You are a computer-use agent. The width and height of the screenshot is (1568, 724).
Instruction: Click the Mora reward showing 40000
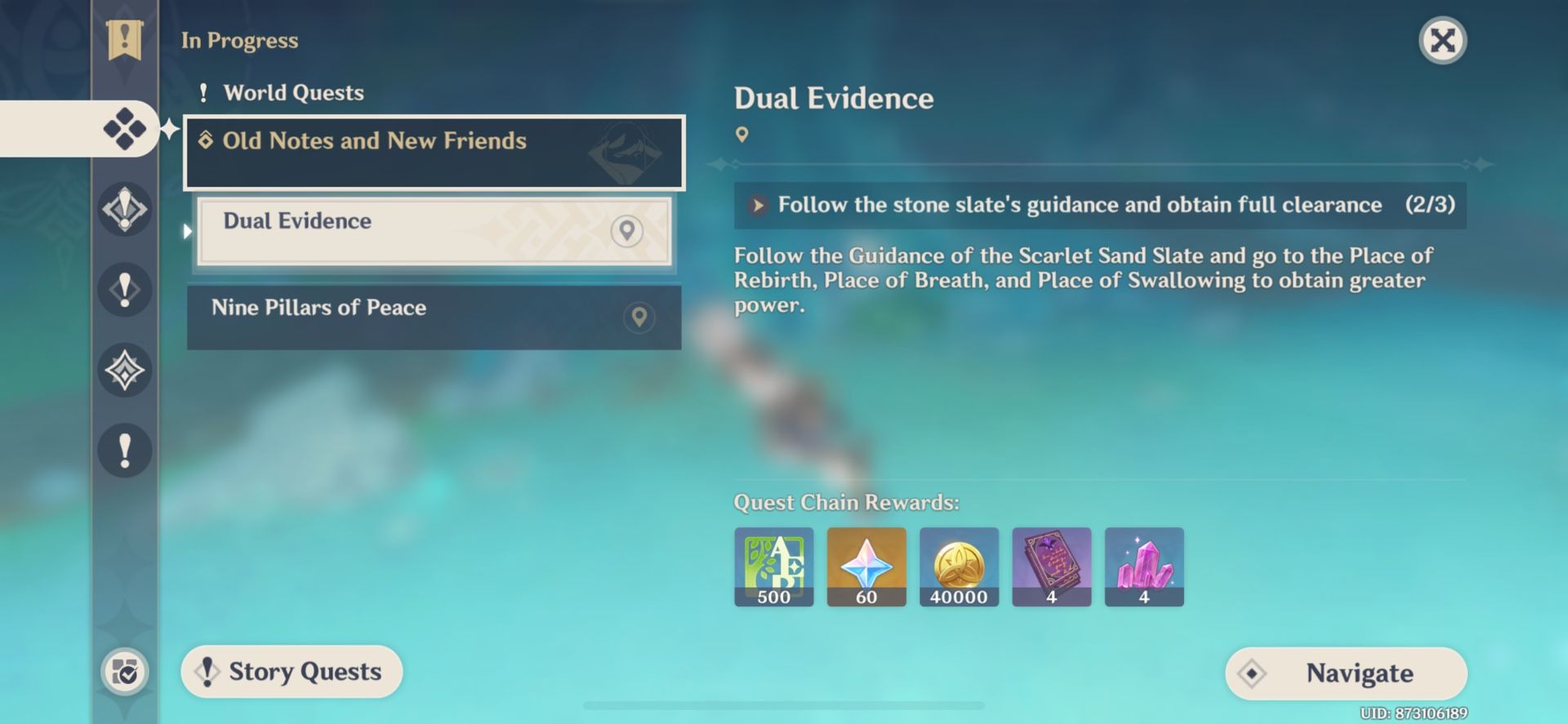[x=959, y=566]
